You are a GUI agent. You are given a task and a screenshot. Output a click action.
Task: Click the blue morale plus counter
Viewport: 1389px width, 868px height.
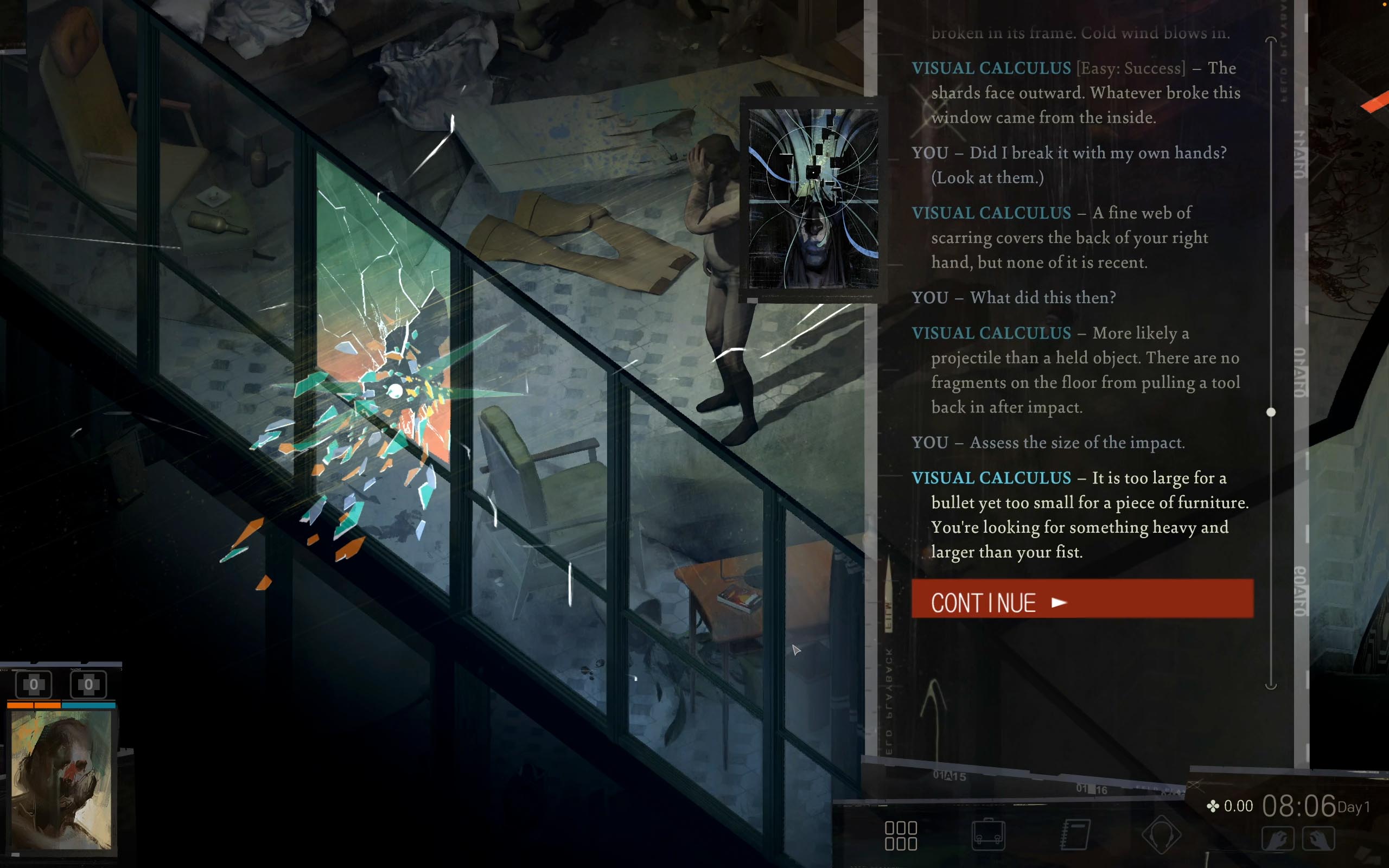point(87,684)
